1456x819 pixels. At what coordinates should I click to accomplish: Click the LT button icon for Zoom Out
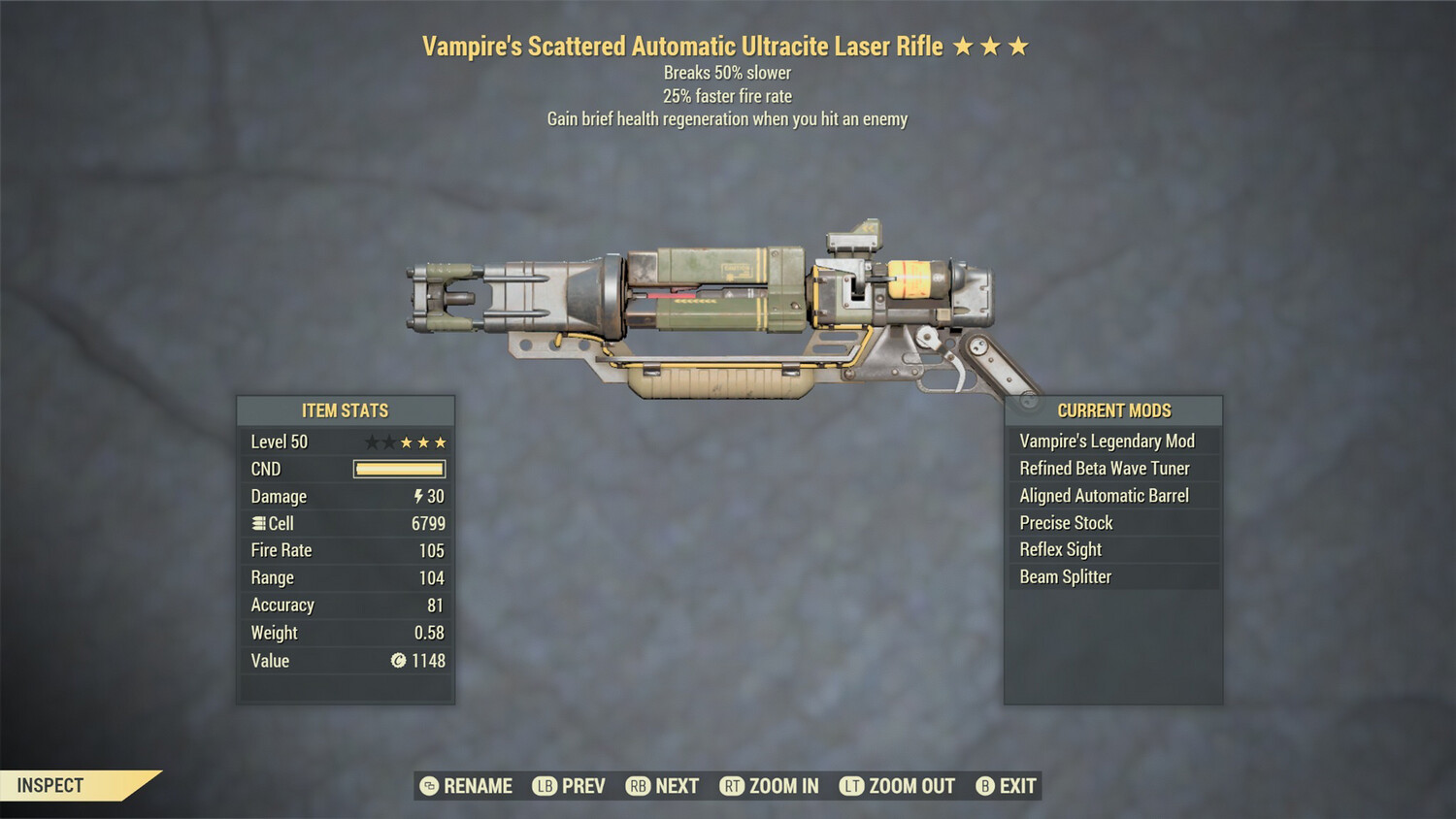851,786
